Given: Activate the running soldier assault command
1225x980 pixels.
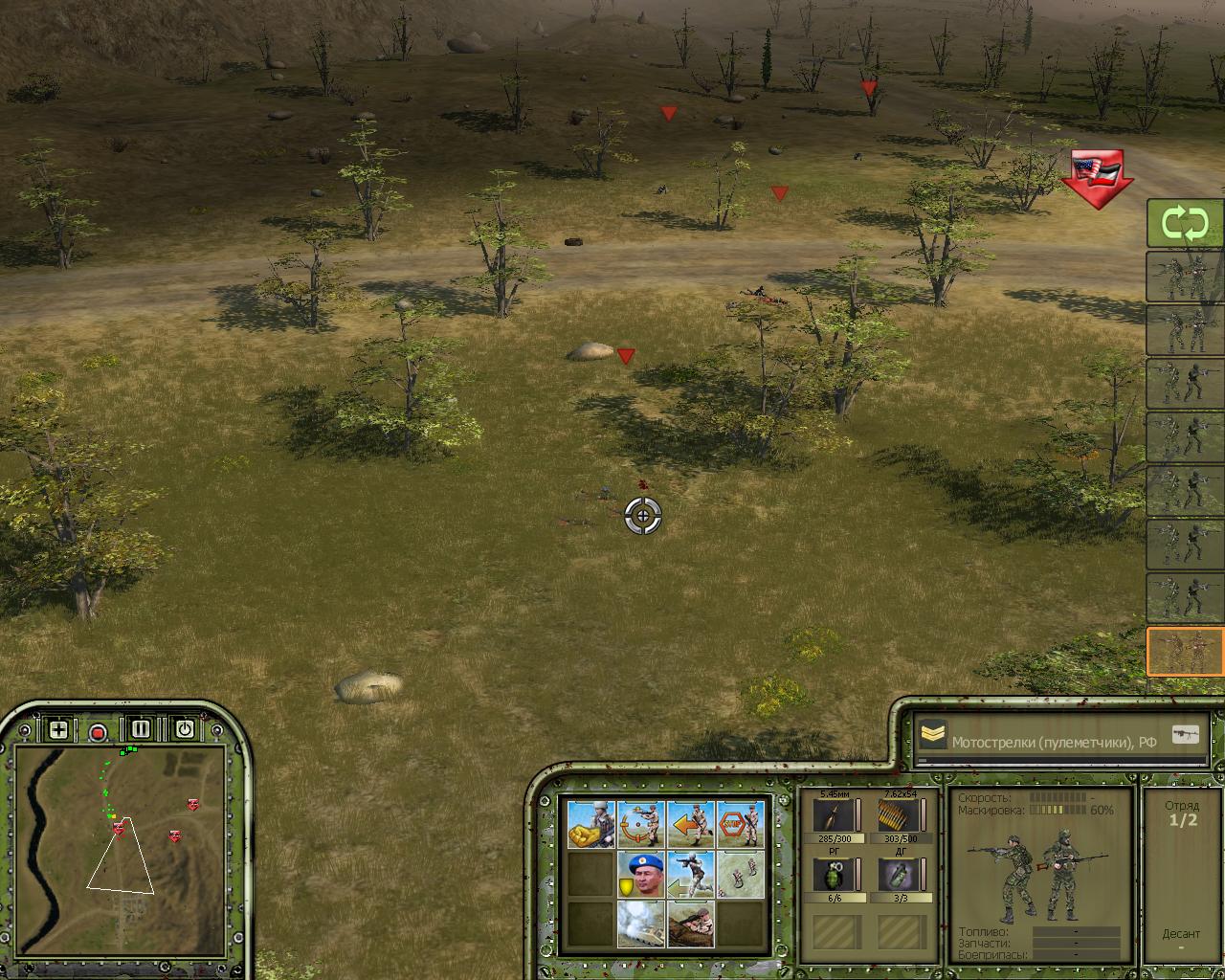Looking at the screenshot, I should click(691, 875).
